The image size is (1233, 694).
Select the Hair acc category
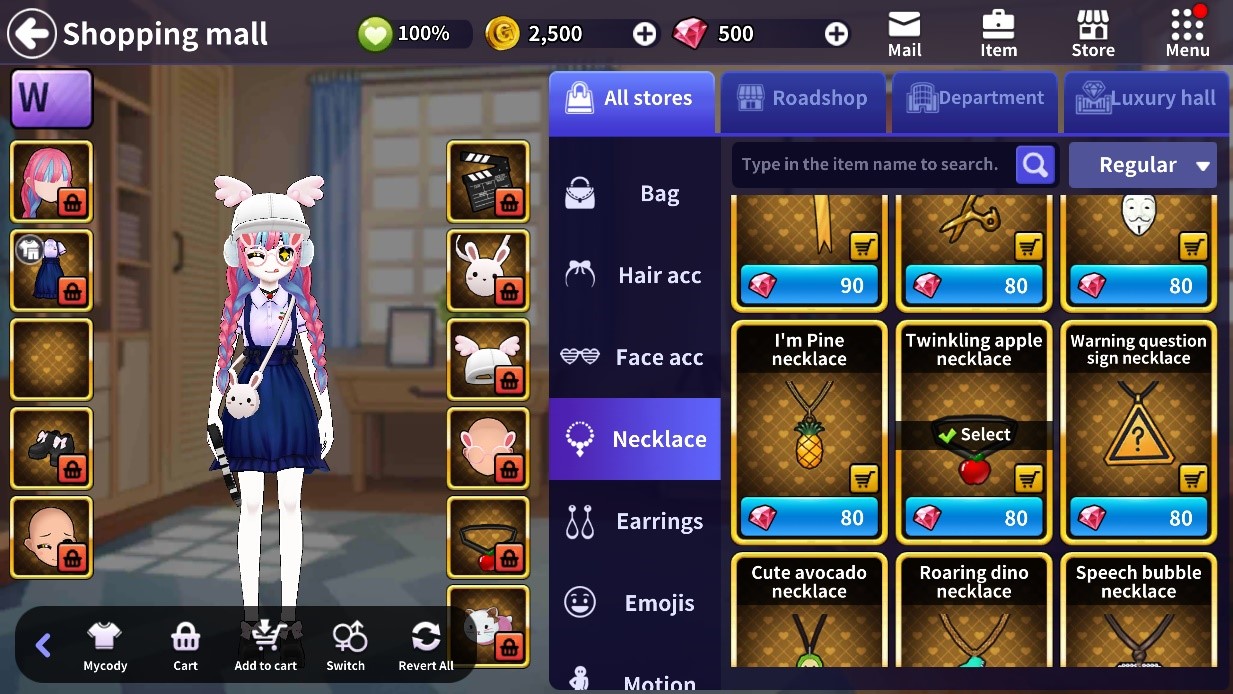(634, 275)
